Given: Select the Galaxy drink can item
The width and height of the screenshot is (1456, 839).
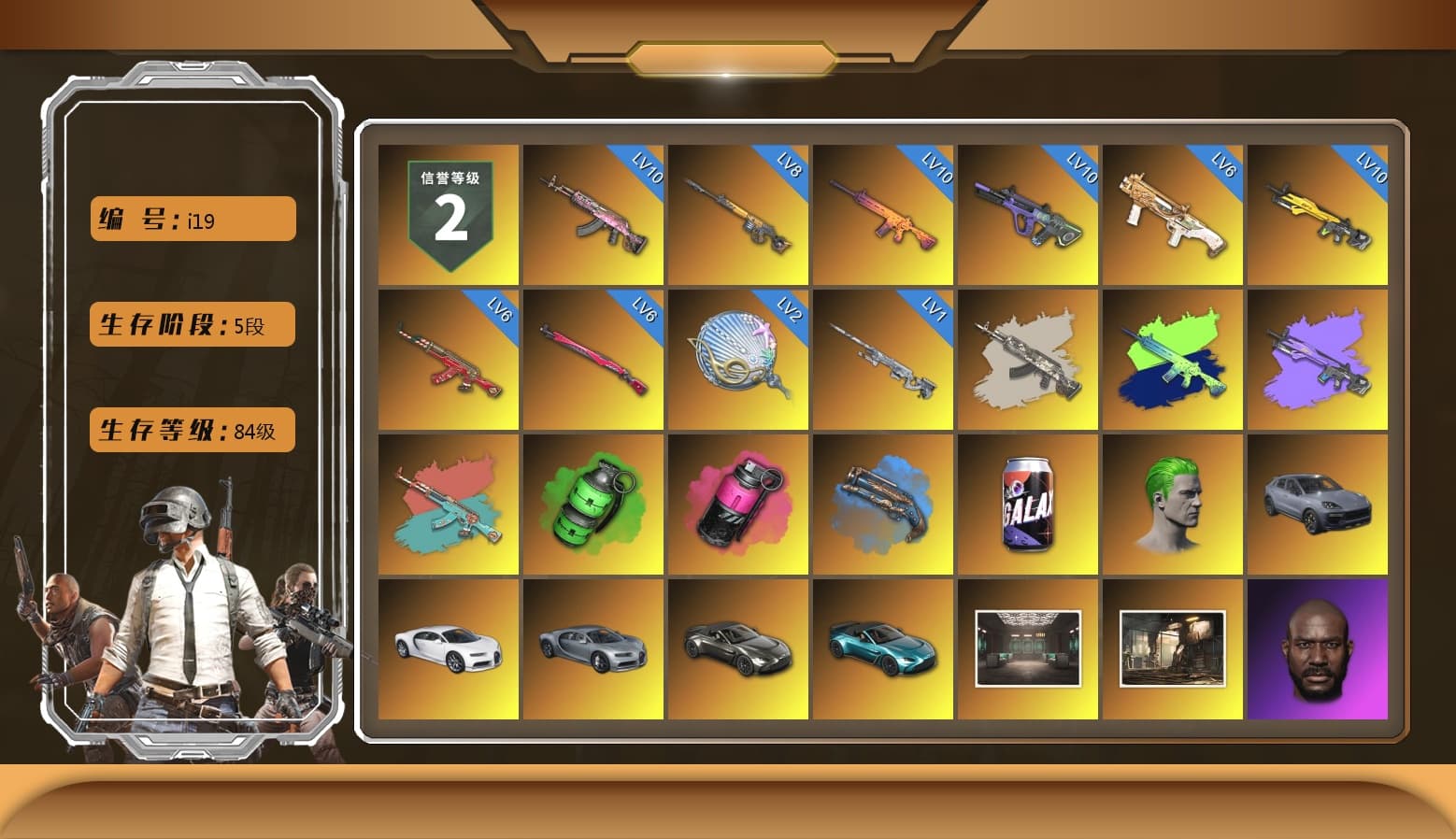Looking at the screenshot, I should (x=1028, y=505).
